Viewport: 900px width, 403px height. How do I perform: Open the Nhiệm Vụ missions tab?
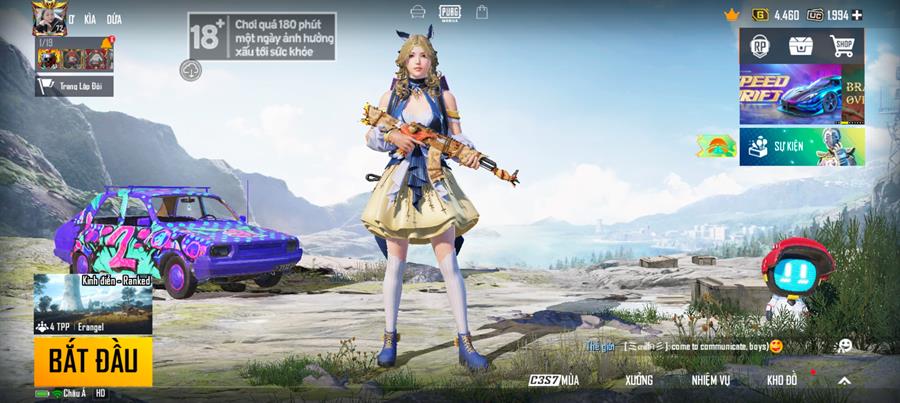711,381
